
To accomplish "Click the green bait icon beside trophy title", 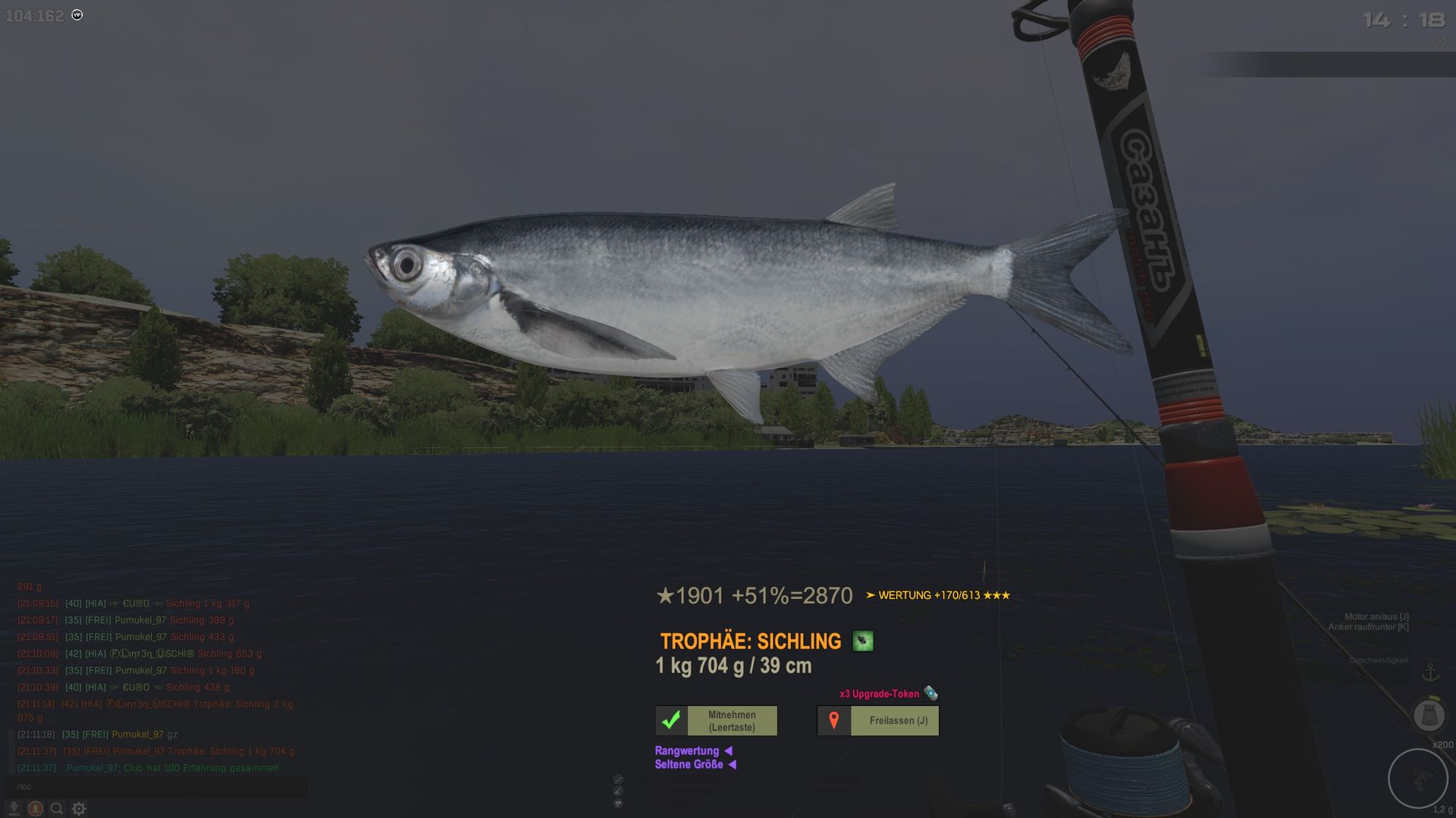I will (862, 641).
